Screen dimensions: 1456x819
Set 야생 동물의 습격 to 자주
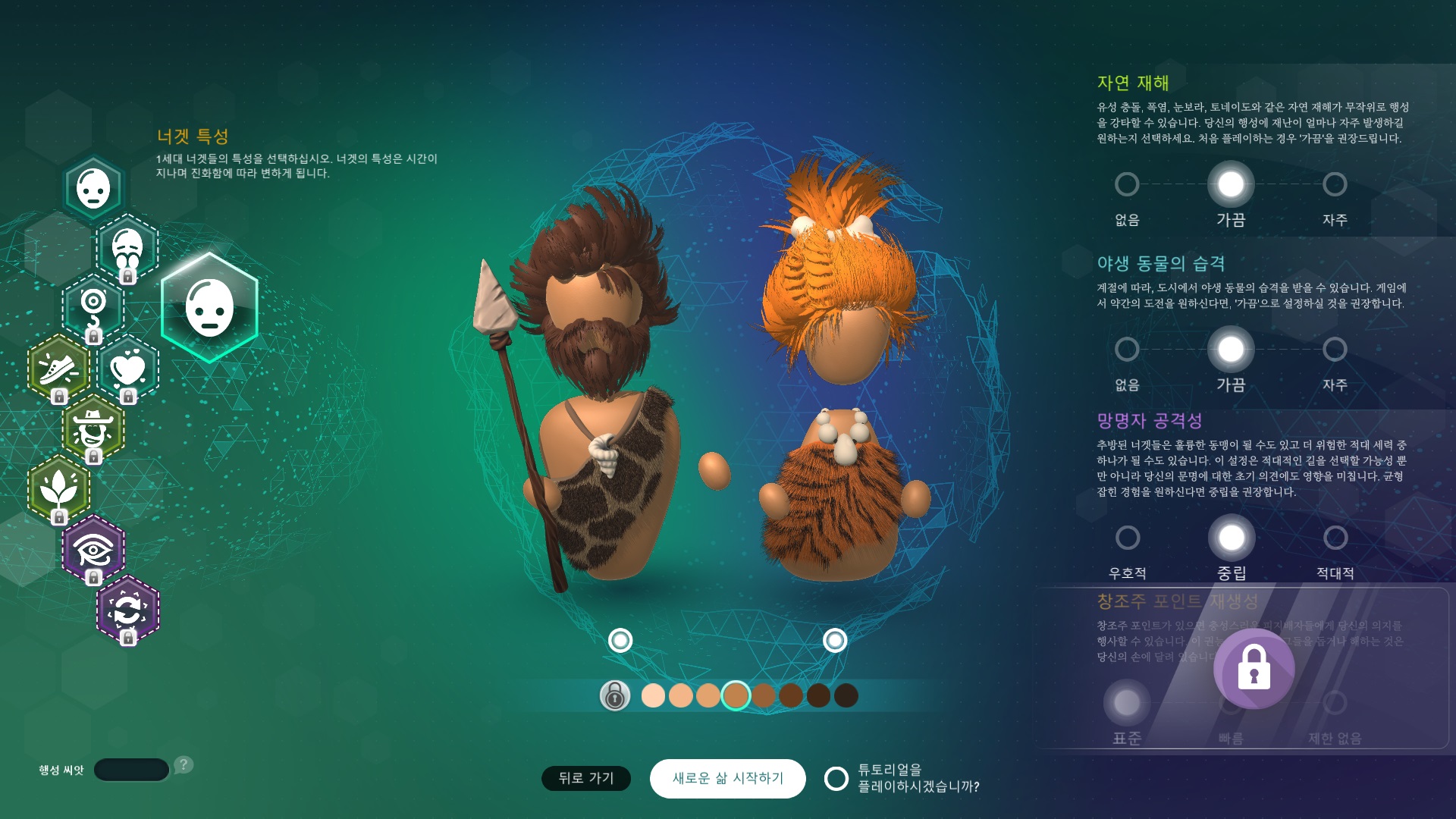1335,350
